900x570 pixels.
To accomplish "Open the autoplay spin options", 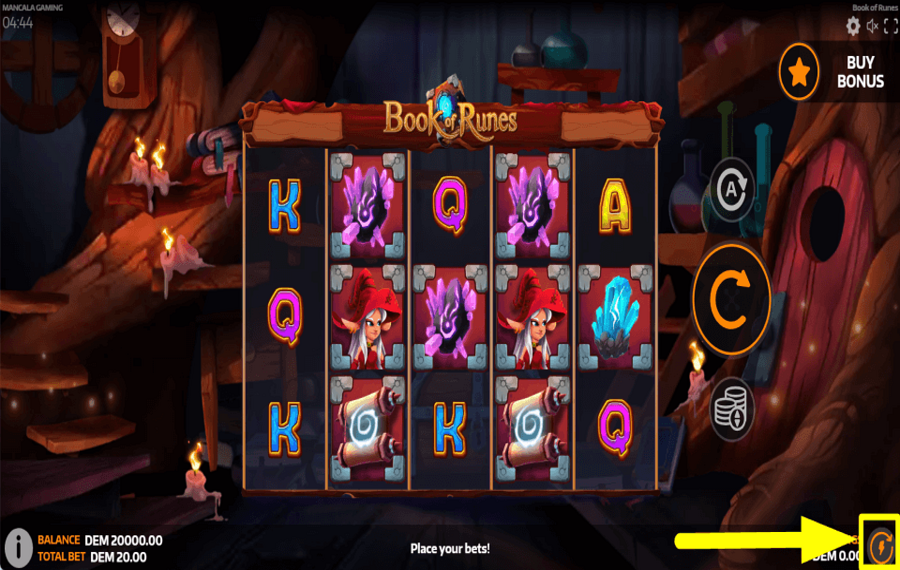I will click(x=732, y=190).
